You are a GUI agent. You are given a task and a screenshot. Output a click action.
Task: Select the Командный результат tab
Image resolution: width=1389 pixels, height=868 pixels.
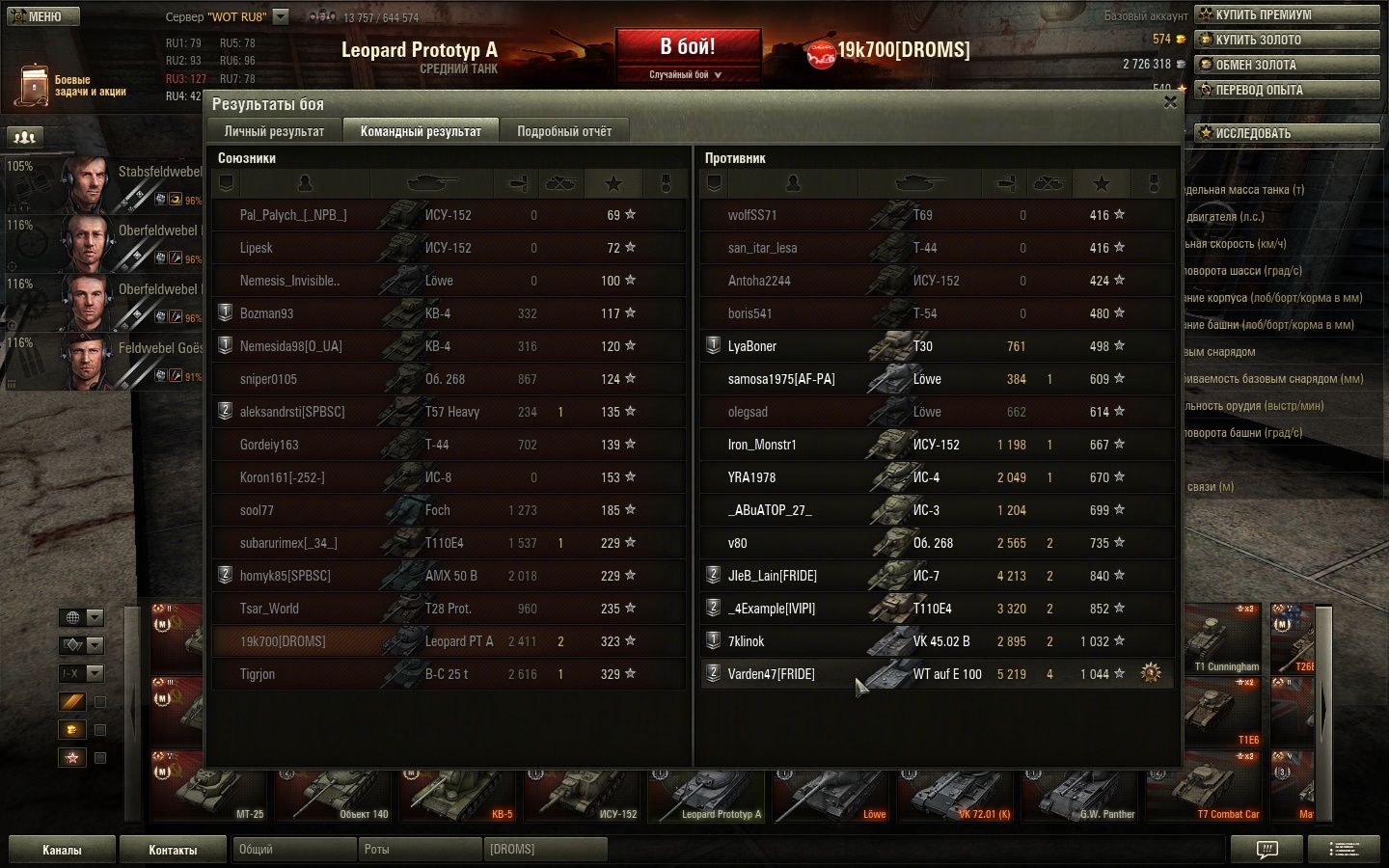[x=421, y=131]
